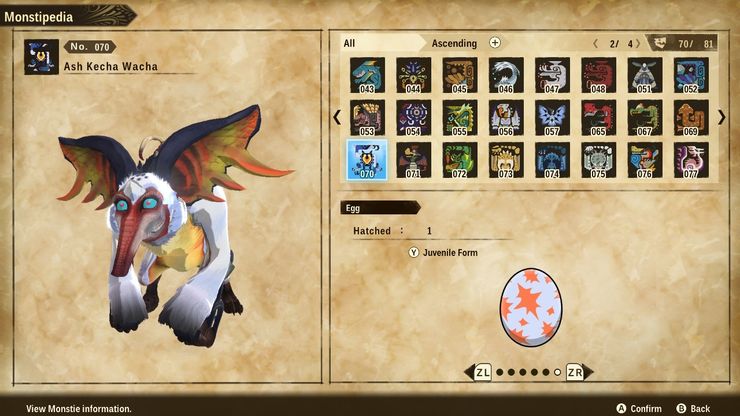Click the plus button beside Ascending
The width and height of the screenshot is (740, 416).
(495, 43)
